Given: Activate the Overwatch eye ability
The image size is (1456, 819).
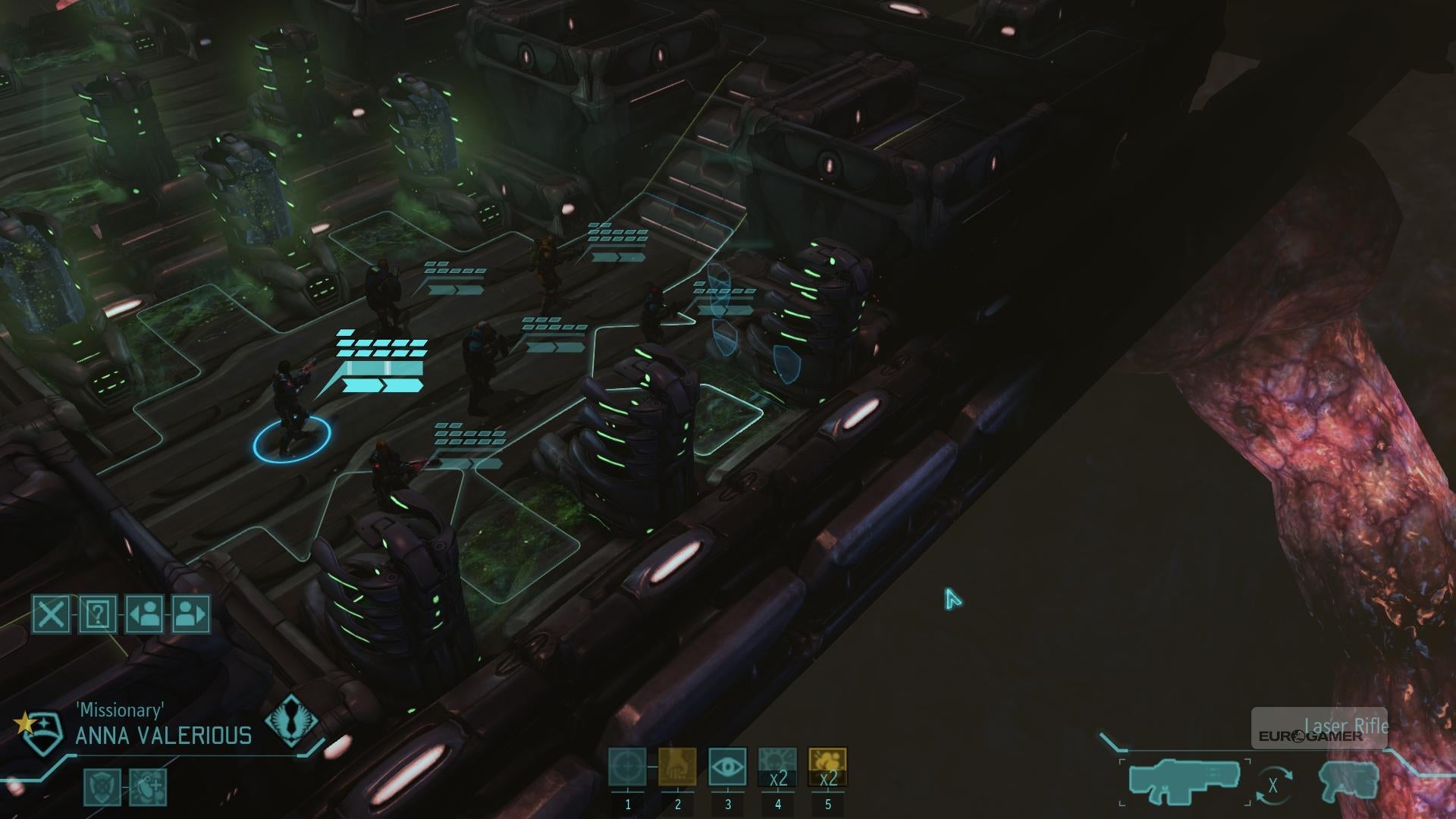Looking at the screenshot, I should tap(727, 767).
